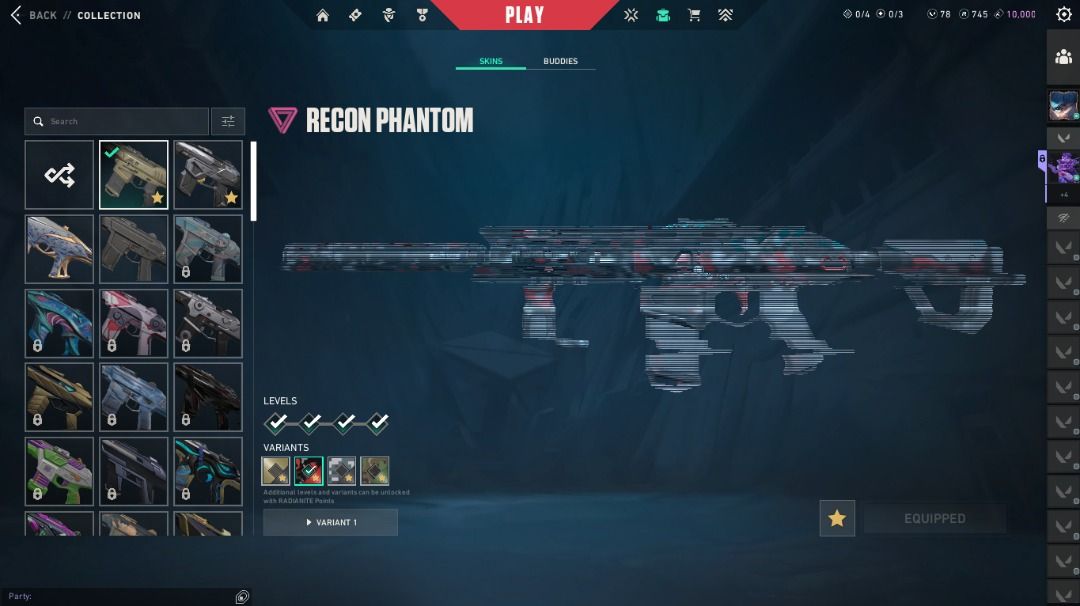Choose the randomize skin shuffle tile
Viewport: 1080px width, 606px height.
click(x=59, y=175)
